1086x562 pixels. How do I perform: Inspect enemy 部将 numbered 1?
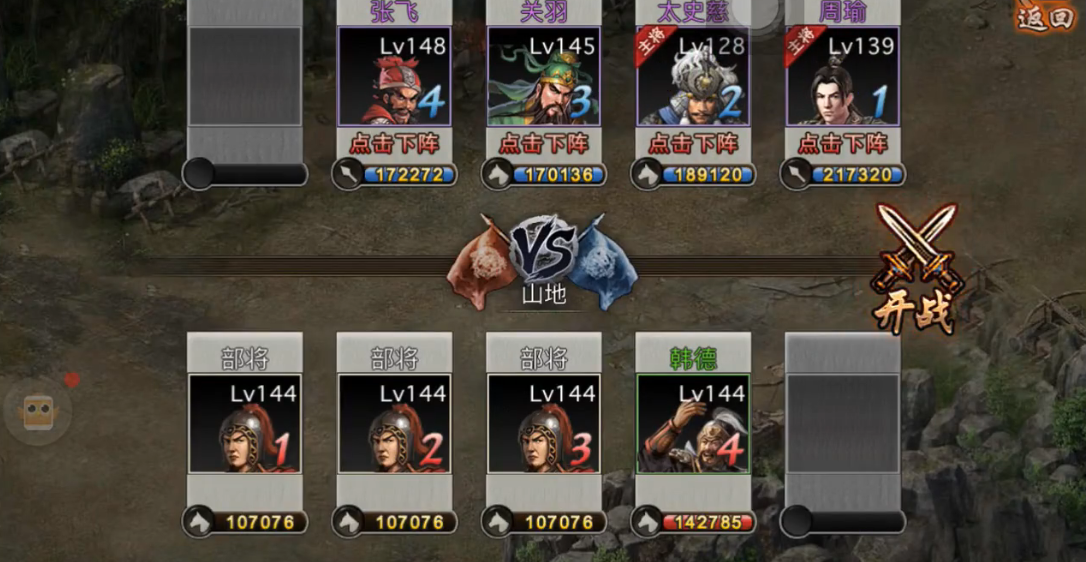(245, 424)
